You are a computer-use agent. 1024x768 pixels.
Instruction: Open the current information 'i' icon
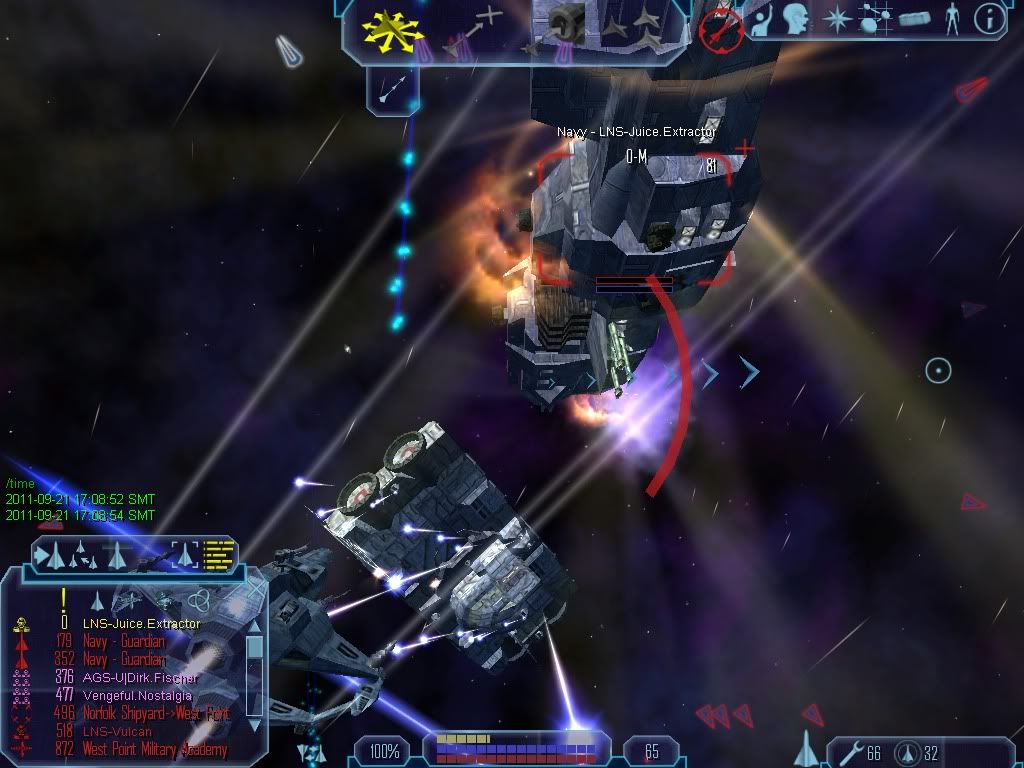click(989, 18)
